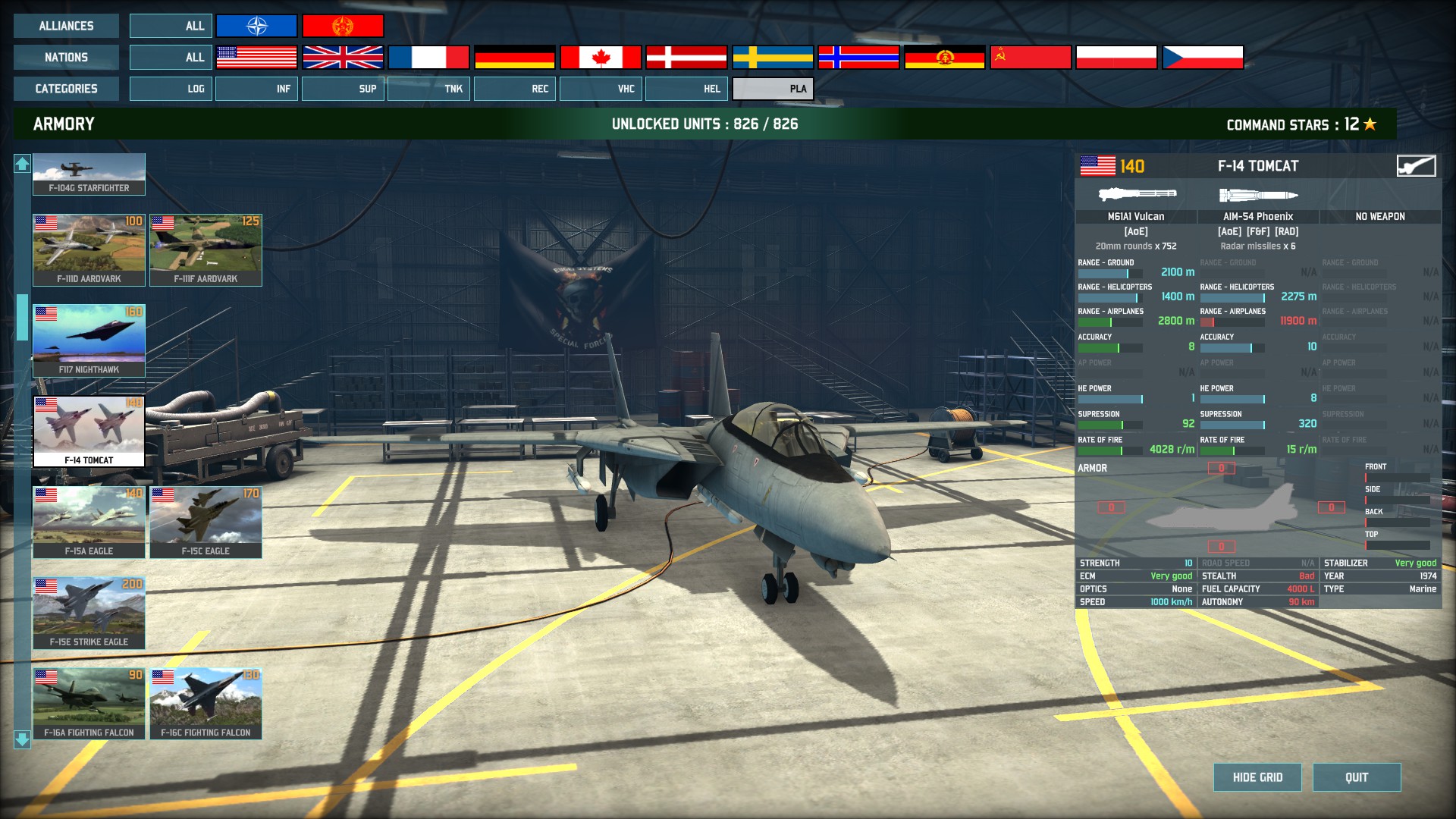Image resolution: width=1456 pixels, height=819 pixels.
Task: Quit the armory screen
Action: coord(1357,777)
